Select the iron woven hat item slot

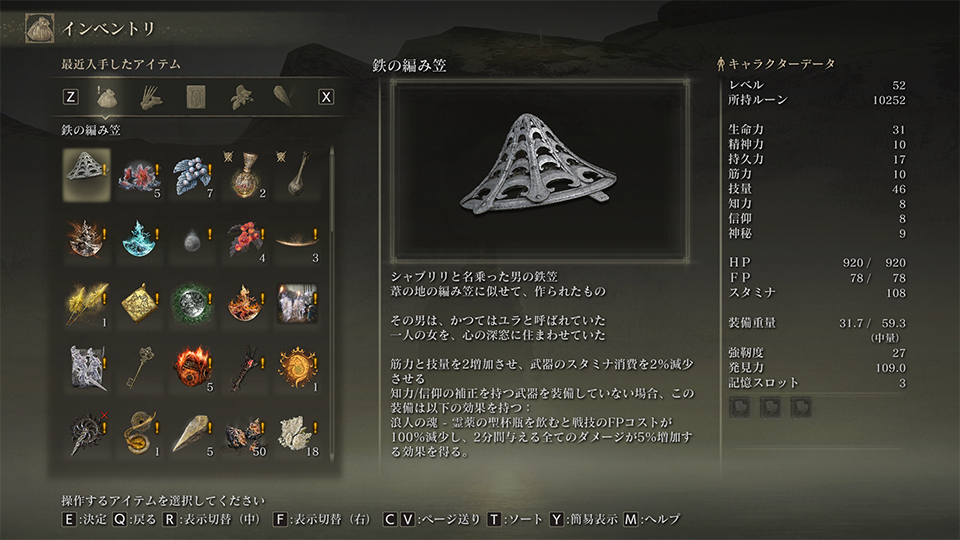(87, 173)
